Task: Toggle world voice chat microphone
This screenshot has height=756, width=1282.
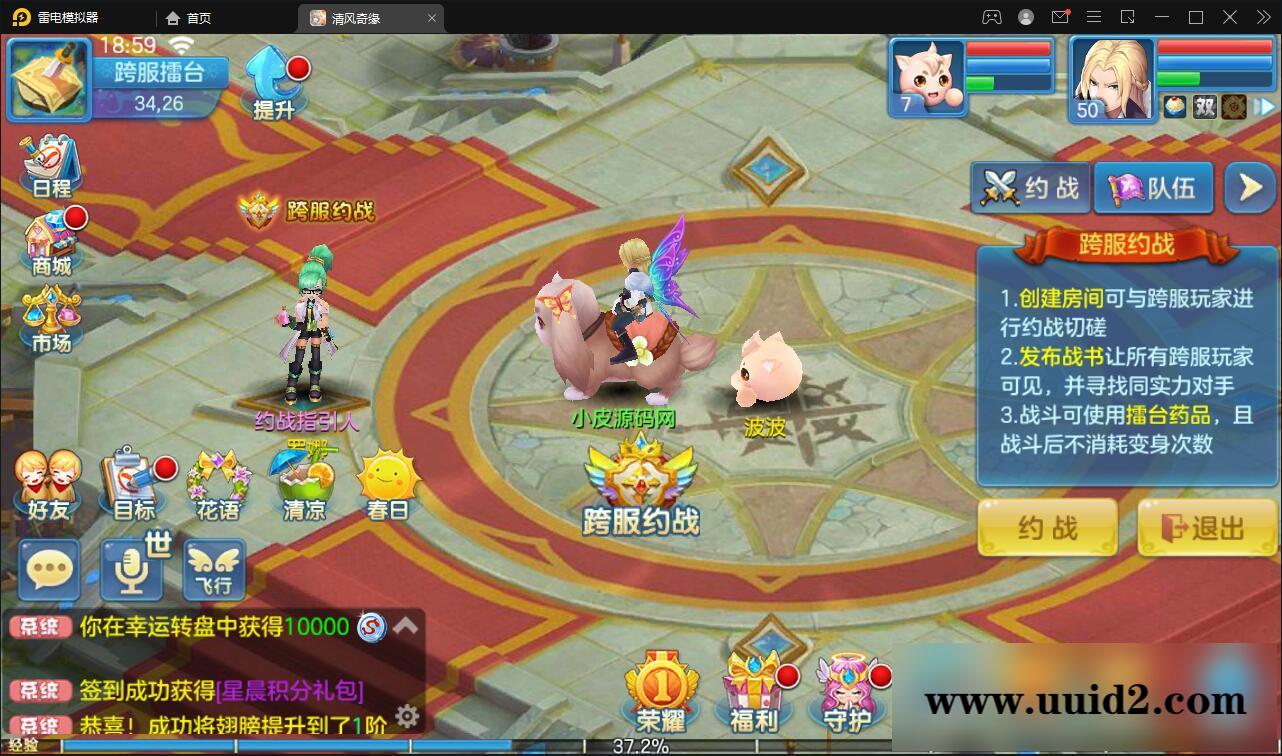Action: [x=130, y=570]
